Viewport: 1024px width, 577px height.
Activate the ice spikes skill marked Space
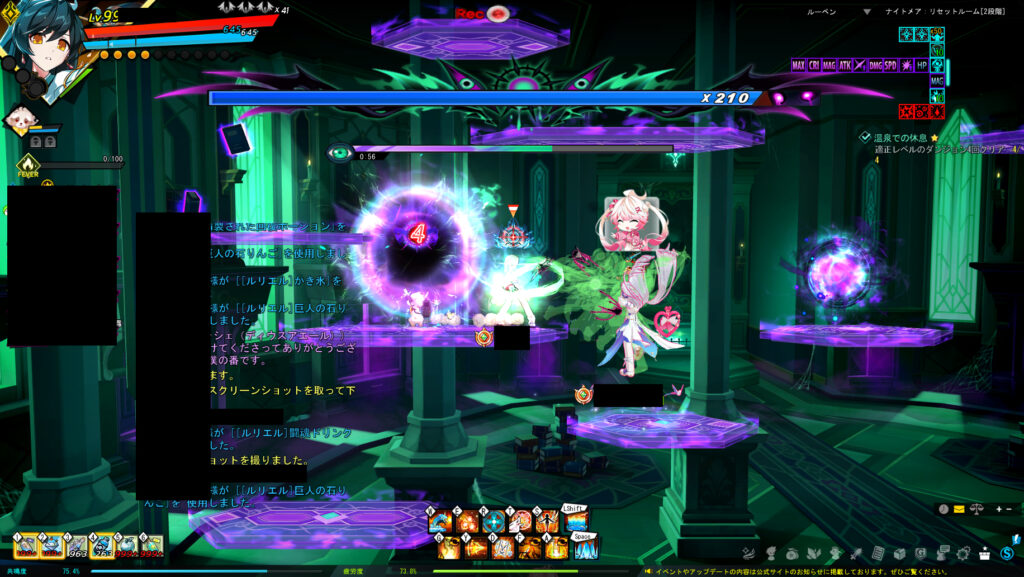tap(585, 548)
